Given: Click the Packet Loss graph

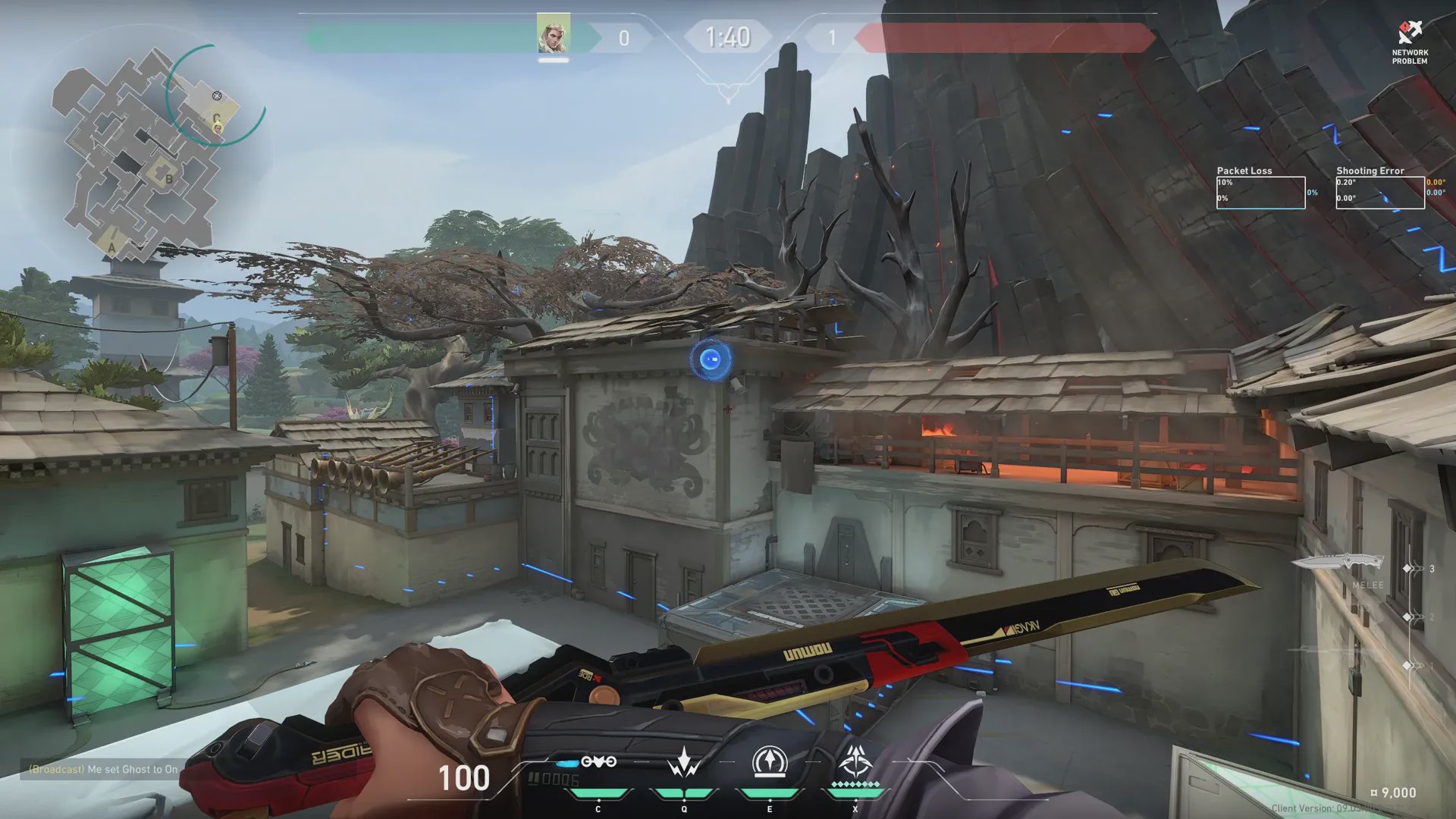Looking at the screenshot, I should click(x=1260, y=193).
